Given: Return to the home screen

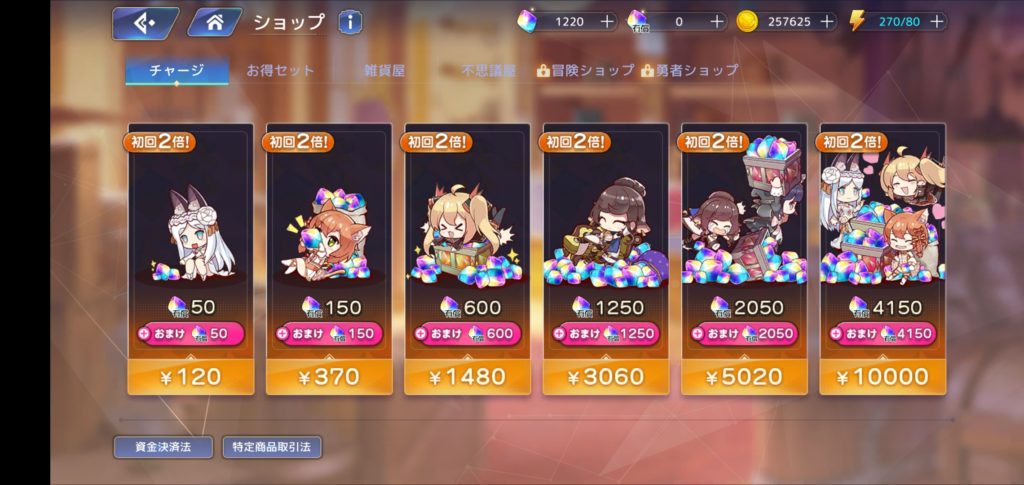Looking at the screenshot, I should coord(213,21).
